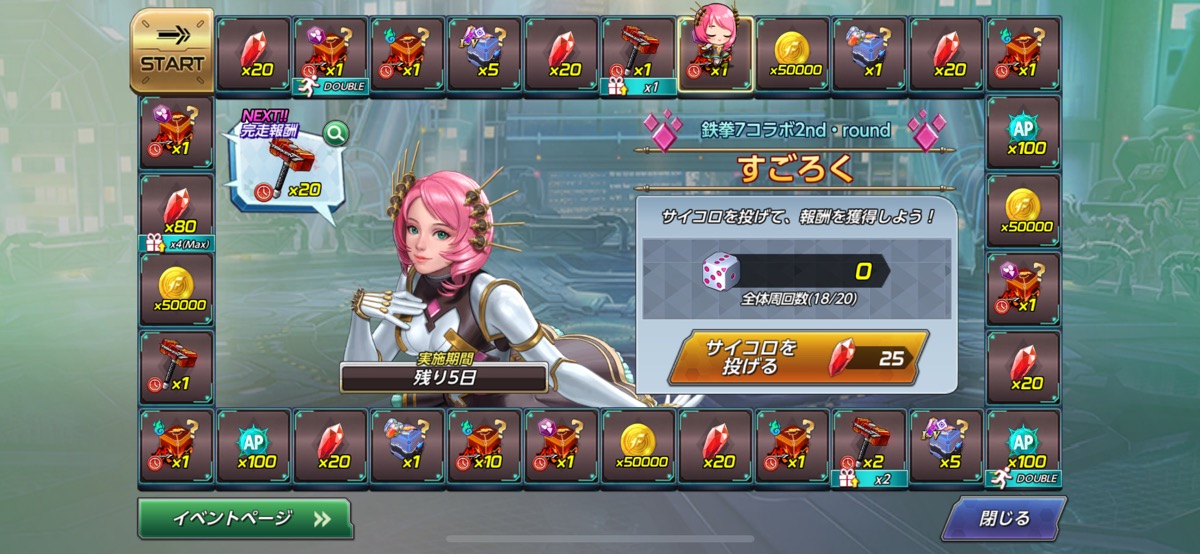Select the AP x100 tile marked DOUBLE
The image size is (1200, 554).
pyautogui.click(x=1022, y=446)
